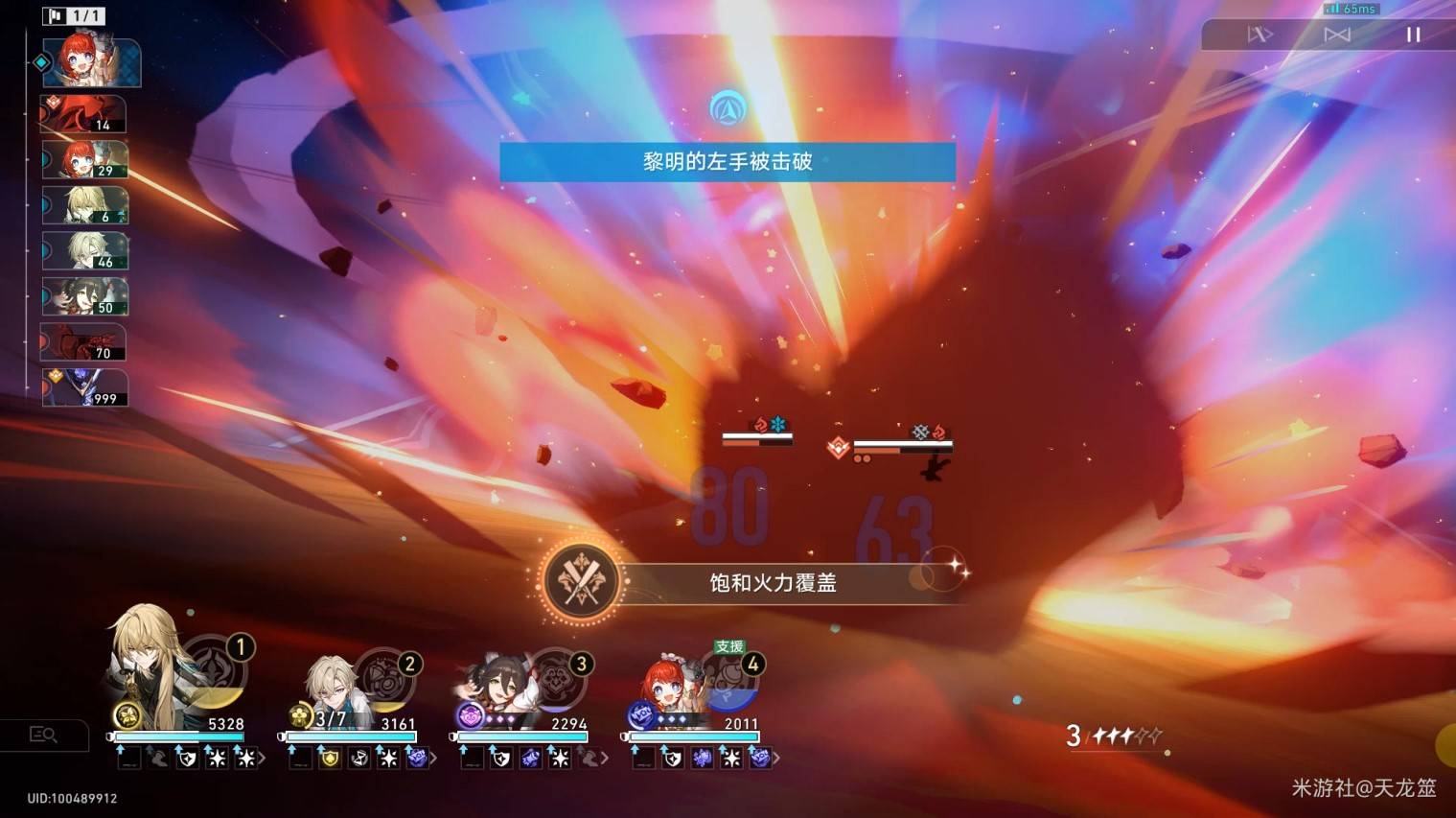
Task: Expand the first character's buff list arrow
Action: coord(262,758)
